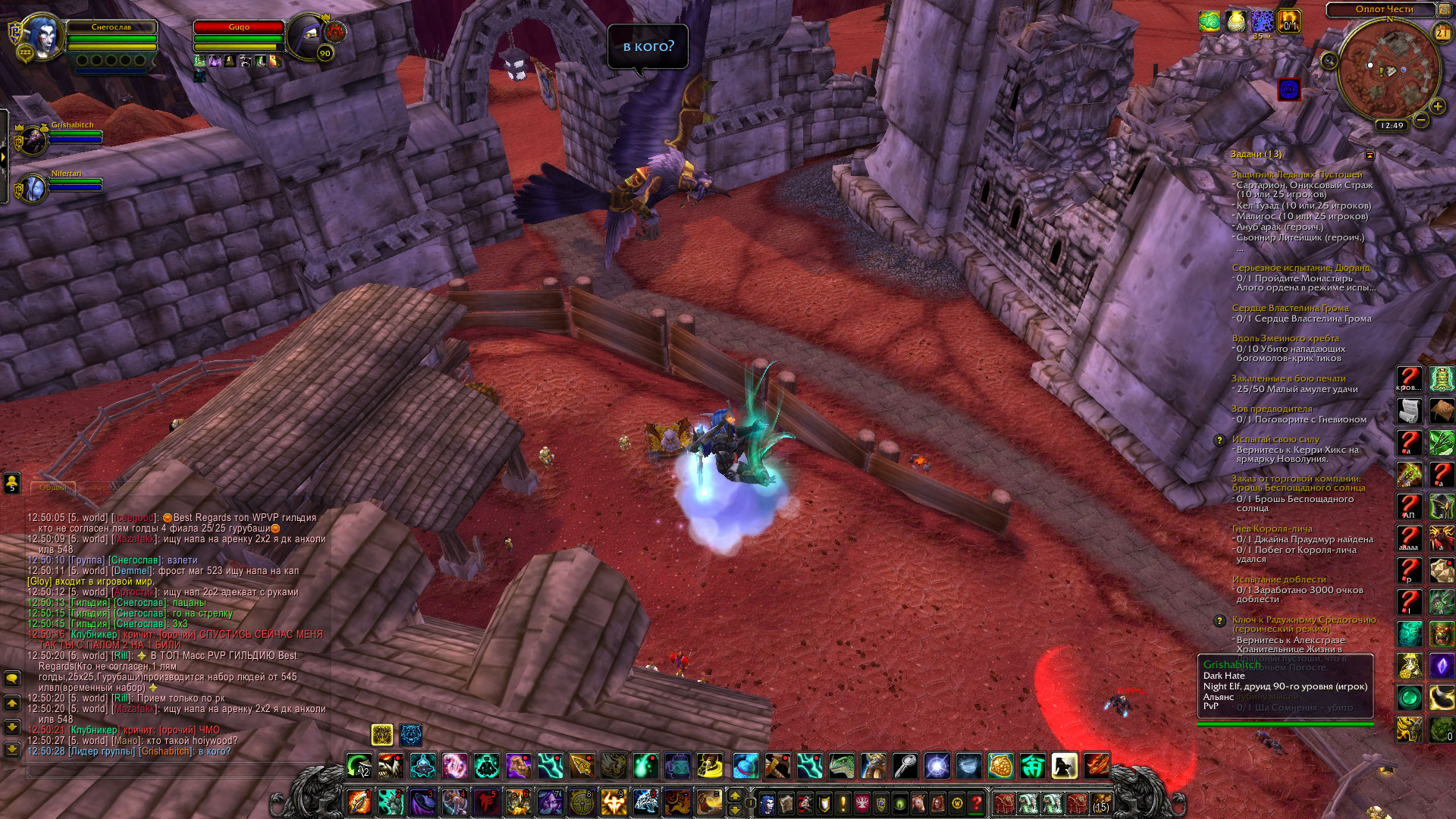The width and height of the screenshot is (1456, 819).
Task: Page the action bar up with arrow
Action: (734, 795)
